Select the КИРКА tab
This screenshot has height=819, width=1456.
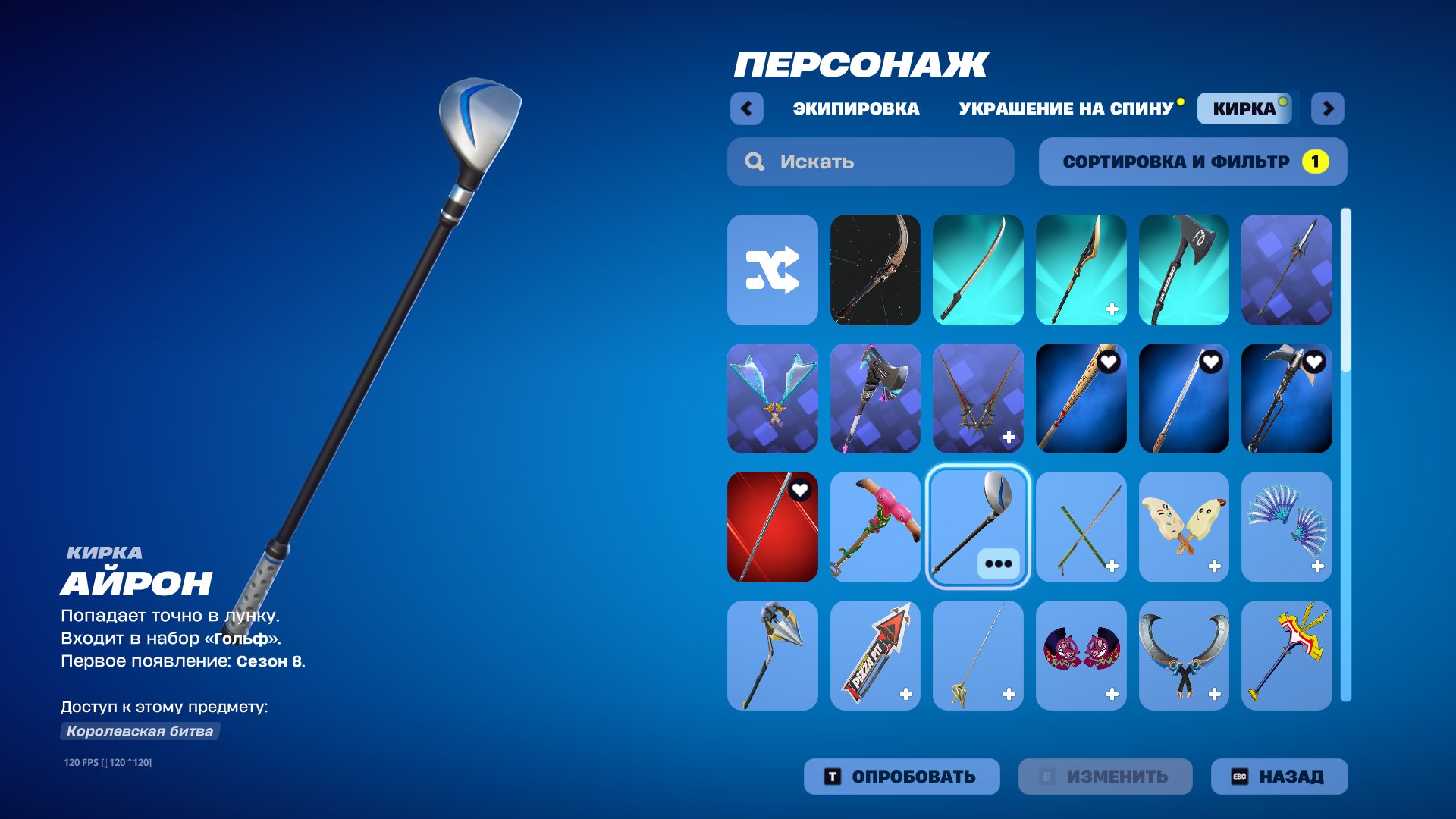pos(1244,108)
